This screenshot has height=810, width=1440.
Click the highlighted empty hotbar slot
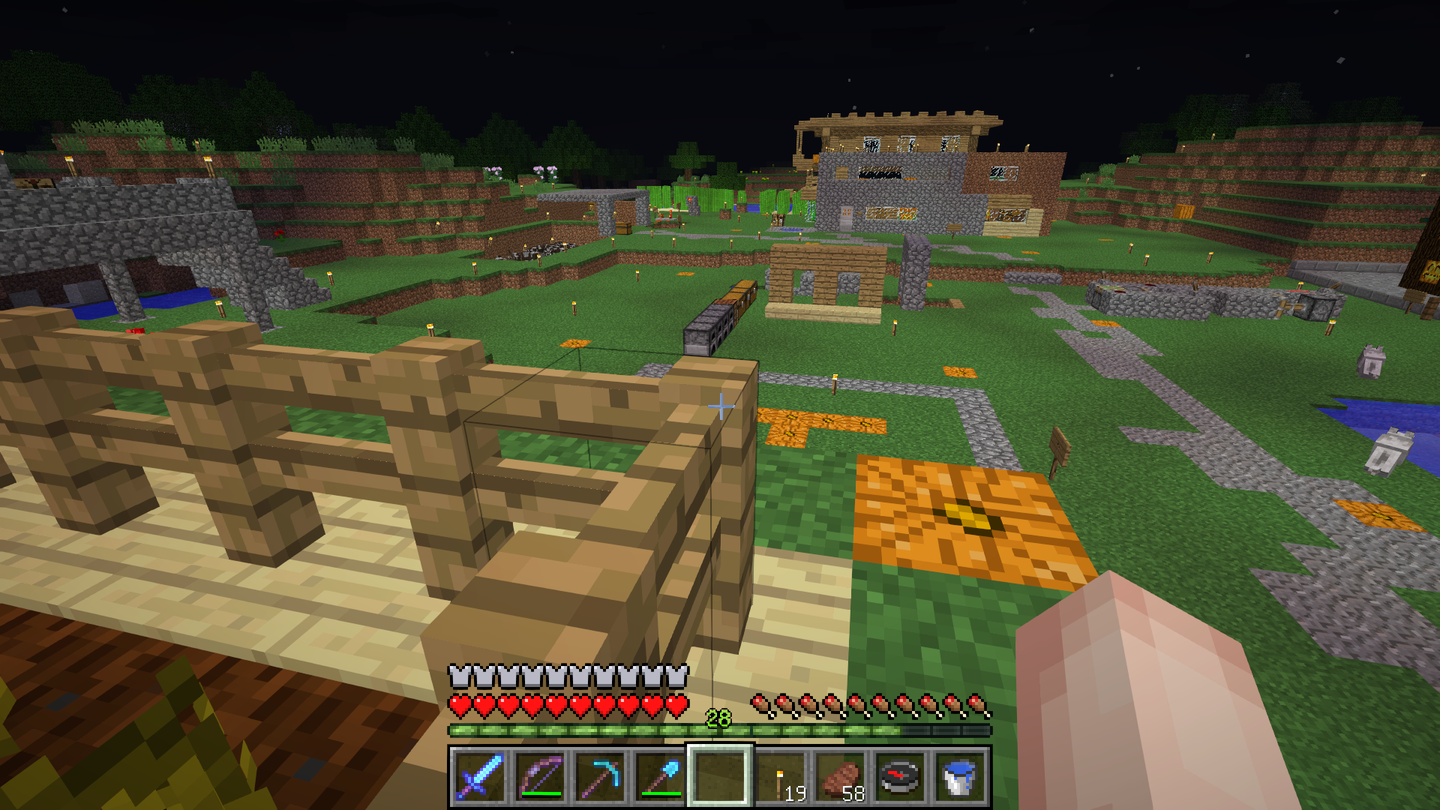click(x=719, y=775)
